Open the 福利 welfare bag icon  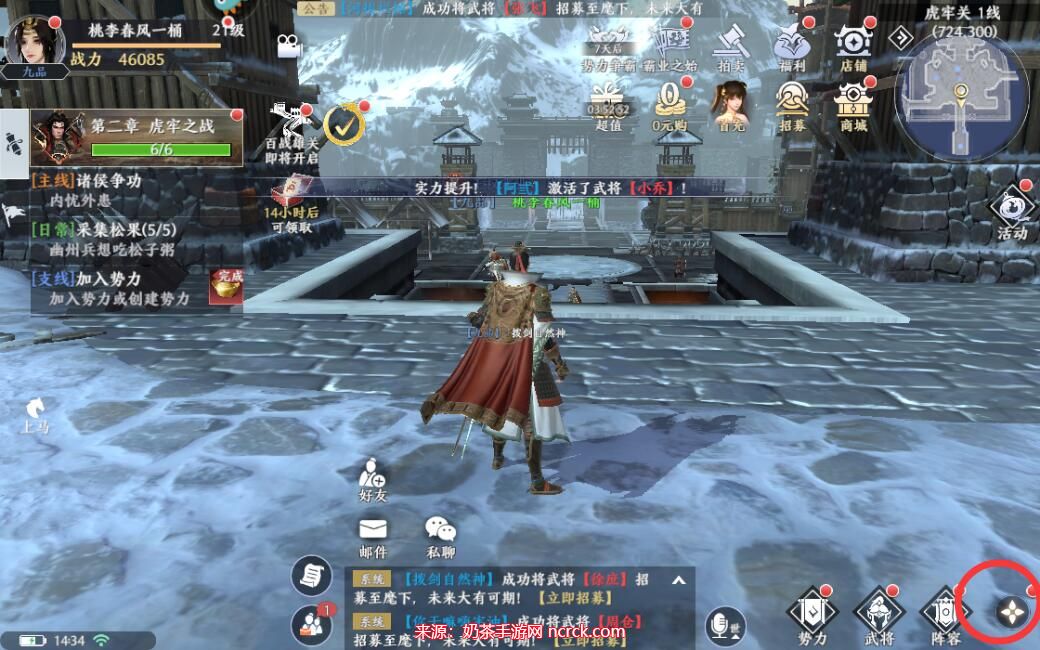click(x=792, y=46)
